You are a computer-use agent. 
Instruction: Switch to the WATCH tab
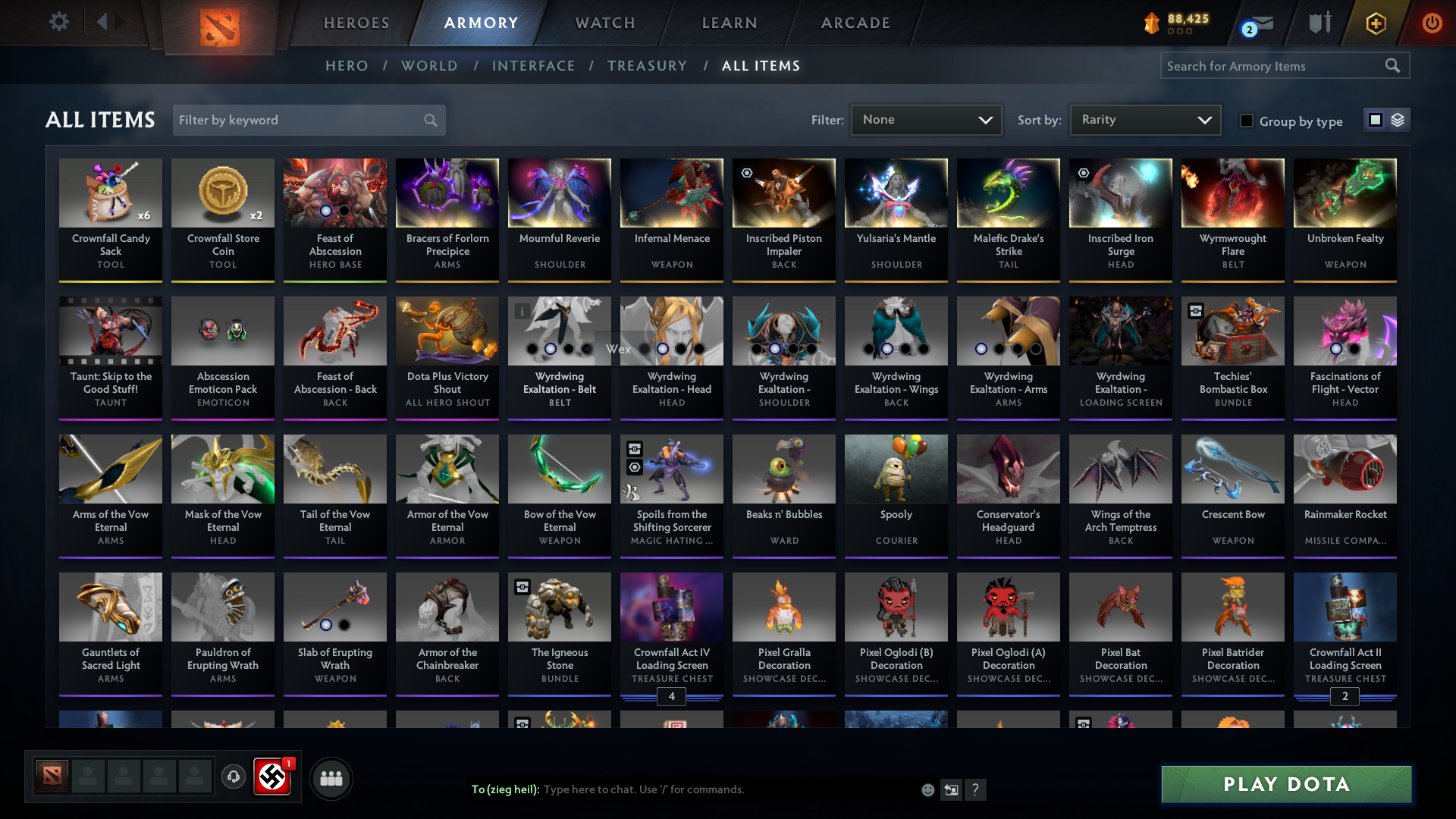604,23
